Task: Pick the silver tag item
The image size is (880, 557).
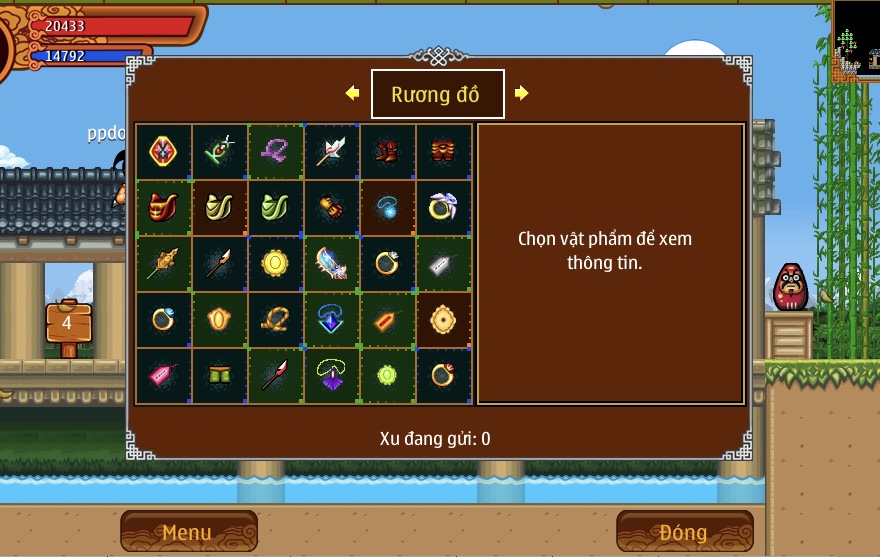Action: [x=443, y=264]
